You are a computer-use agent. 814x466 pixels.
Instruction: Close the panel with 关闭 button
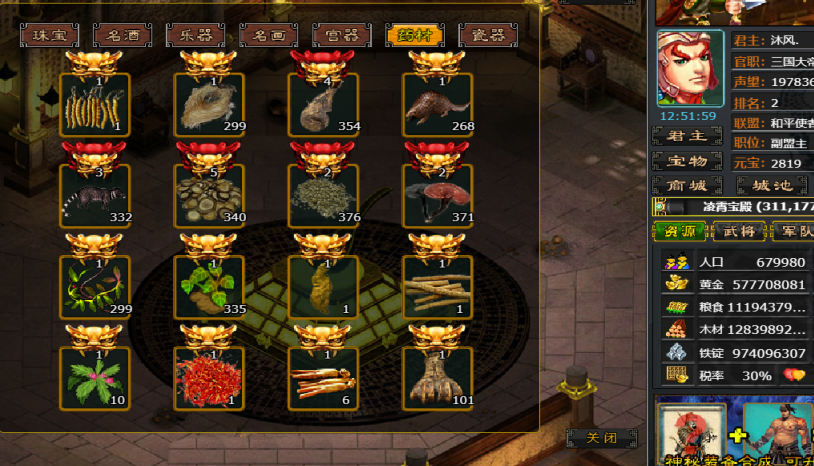click(600, 438)
